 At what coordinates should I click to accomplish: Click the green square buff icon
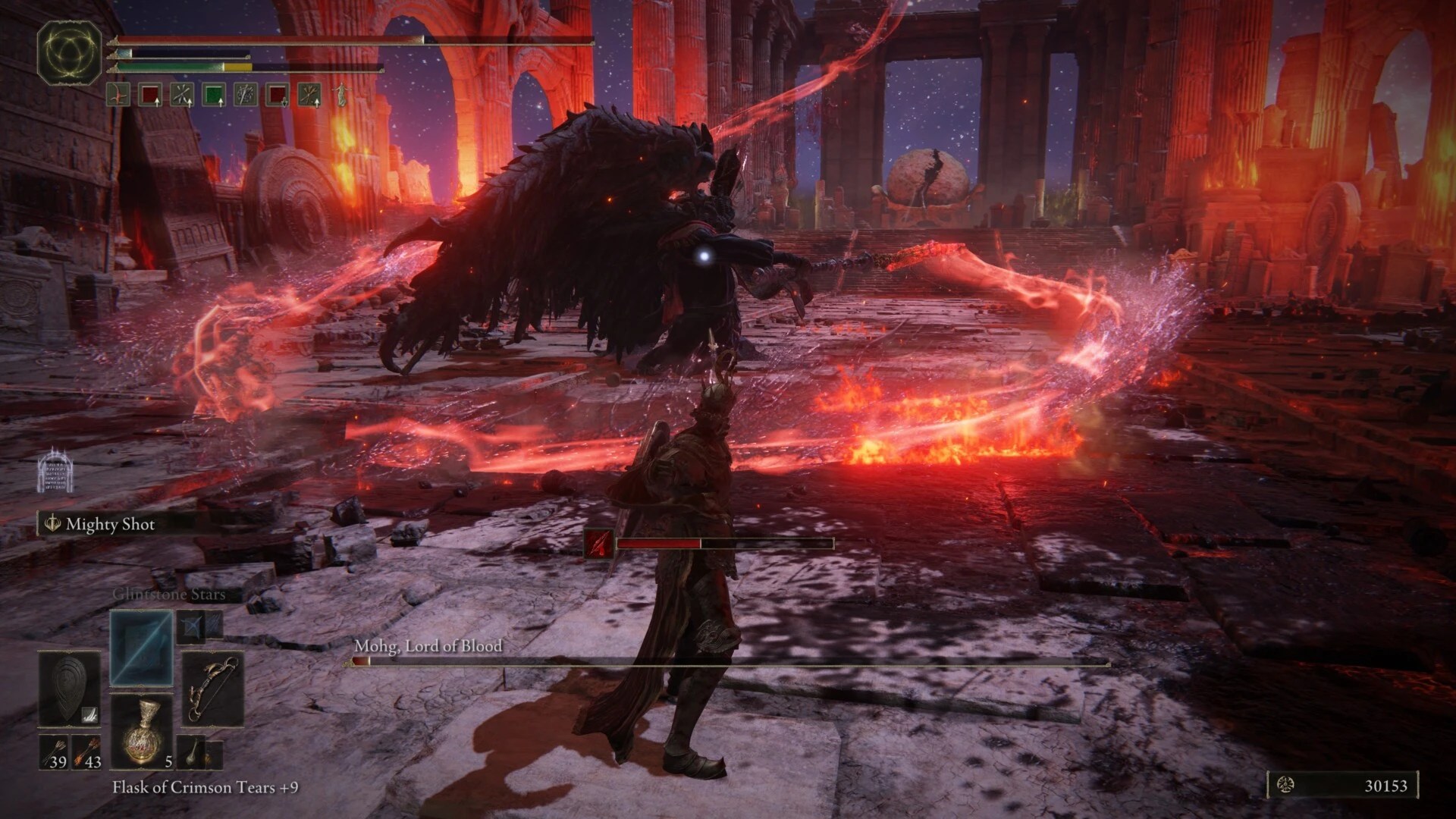pos(215,95)
